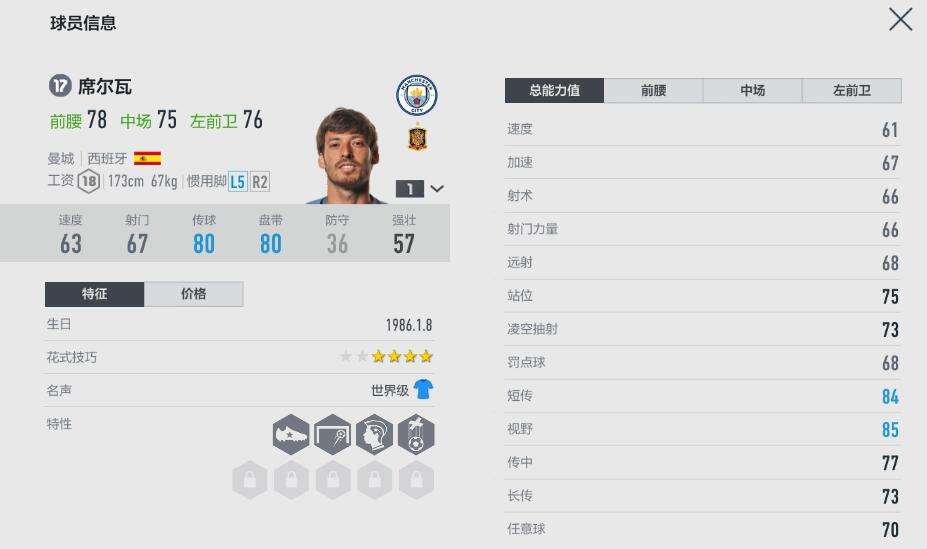Open the 左前卫 position tab
Viewport: 927px width, 549px height.
pyautogui.click(x=851, y=90)
